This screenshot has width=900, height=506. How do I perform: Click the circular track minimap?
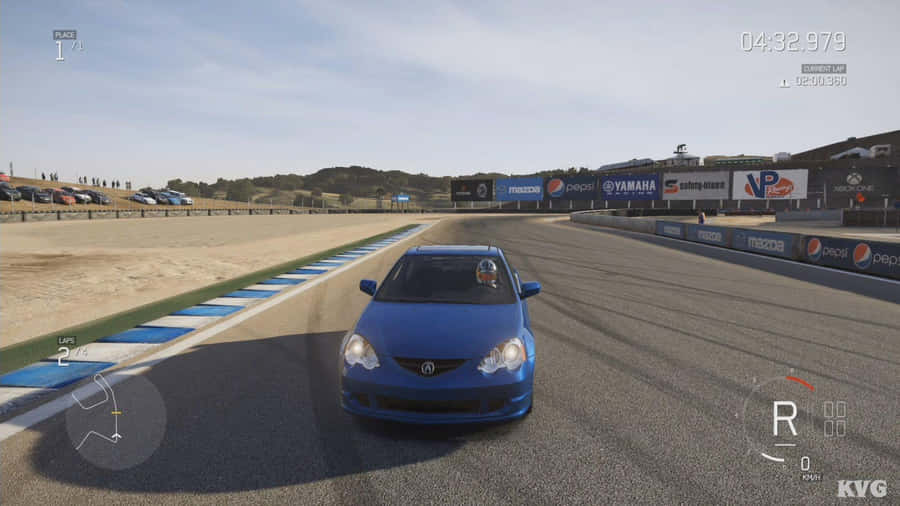coord(115,420)
